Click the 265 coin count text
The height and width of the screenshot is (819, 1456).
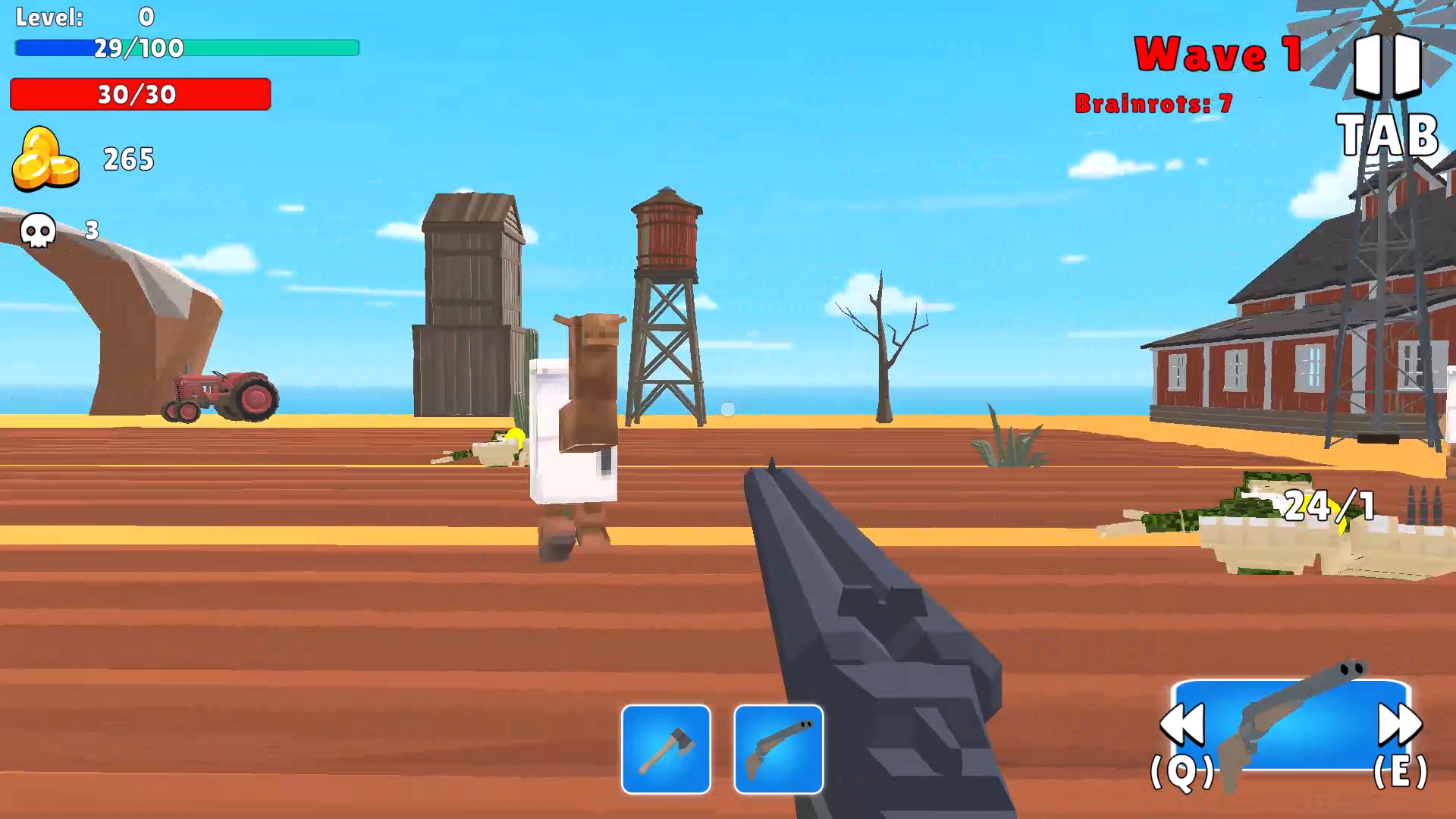(x=127, y=159)
